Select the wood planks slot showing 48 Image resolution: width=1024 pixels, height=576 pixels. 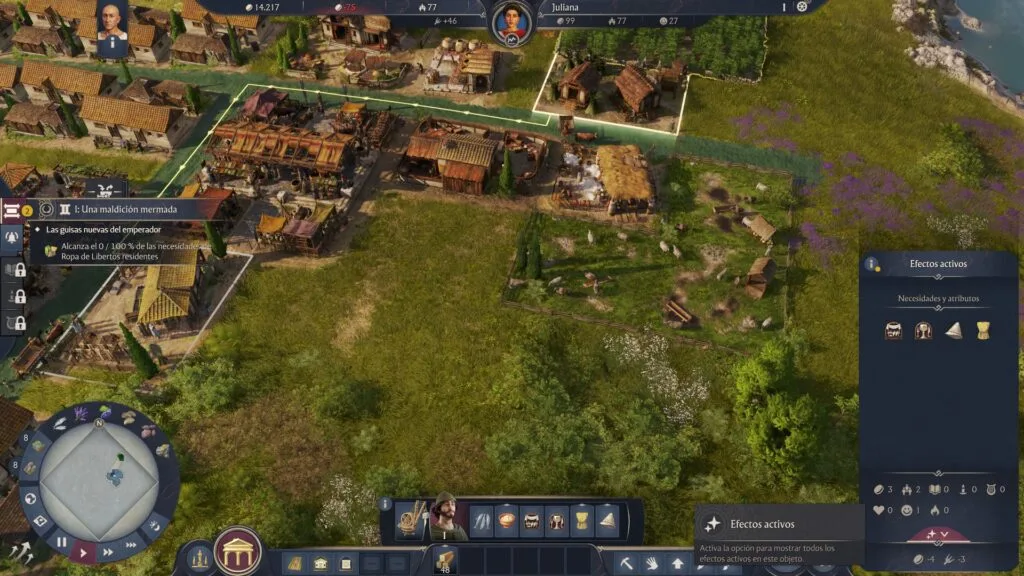click(x=443, y=561)
